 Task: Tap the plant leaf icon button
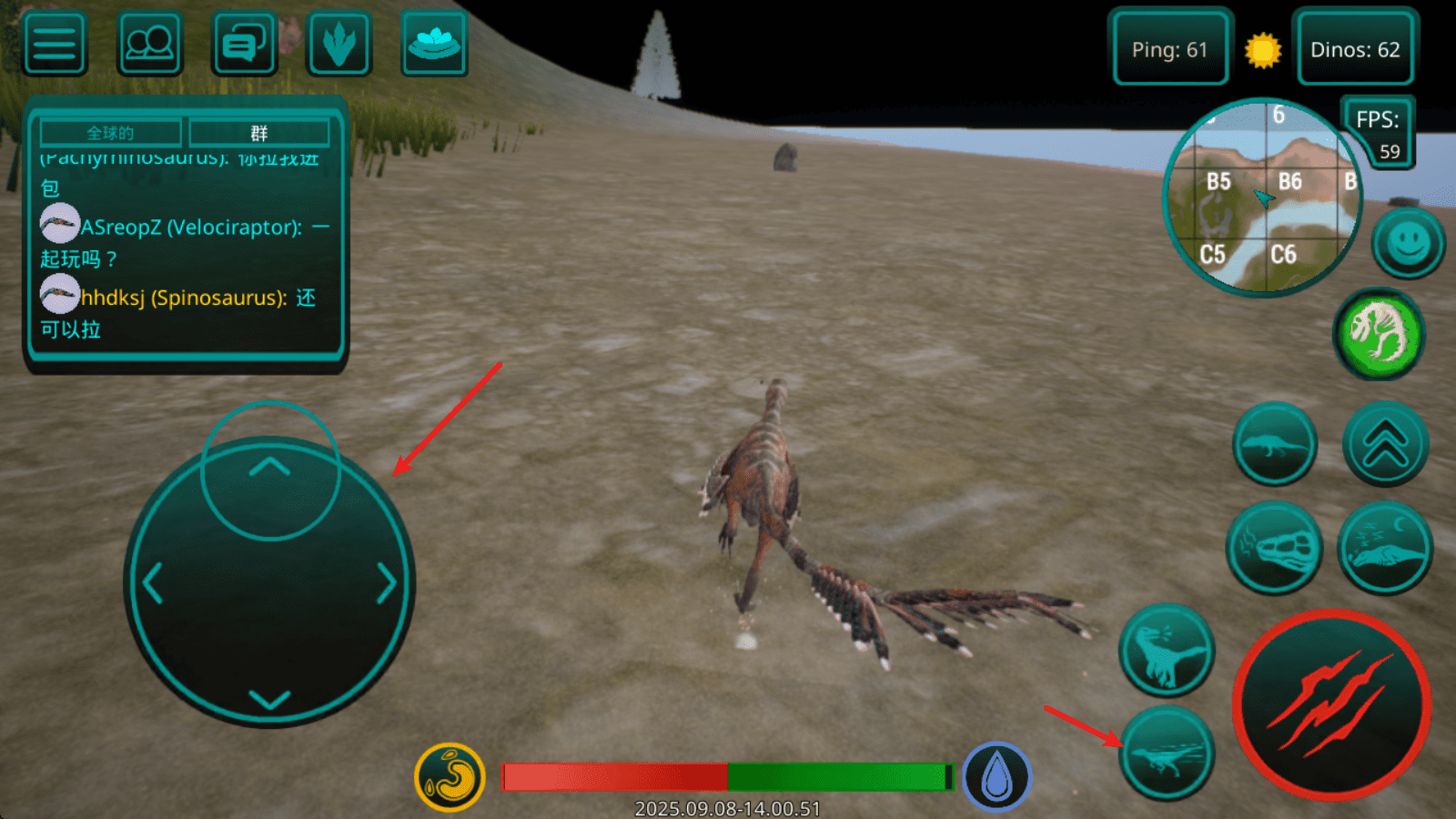pyautogui.click(x=339, y=44)
